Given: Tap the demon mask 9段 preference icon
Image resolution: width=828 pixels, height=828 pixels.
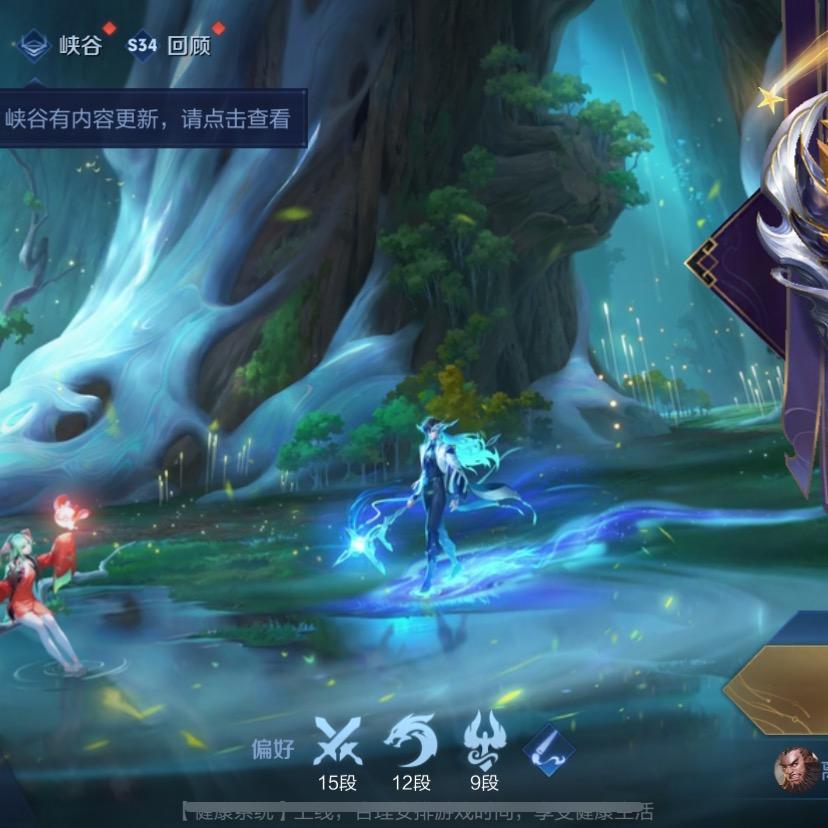Looking at the screenshot, I should tap(484, 742).
